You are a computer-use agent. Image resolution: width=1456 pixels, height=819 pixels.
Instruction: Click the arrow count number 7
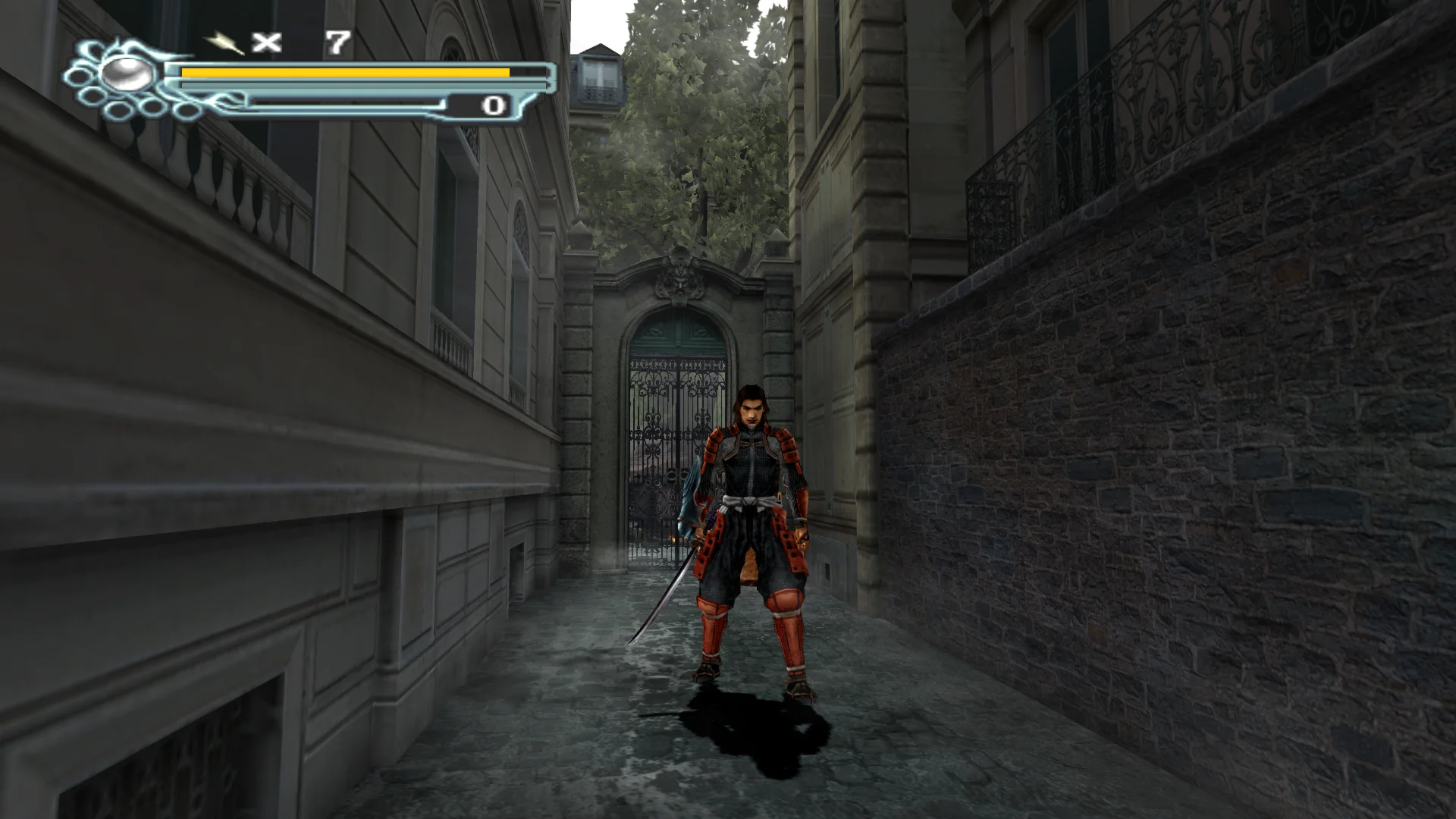(x=336, y=43)
